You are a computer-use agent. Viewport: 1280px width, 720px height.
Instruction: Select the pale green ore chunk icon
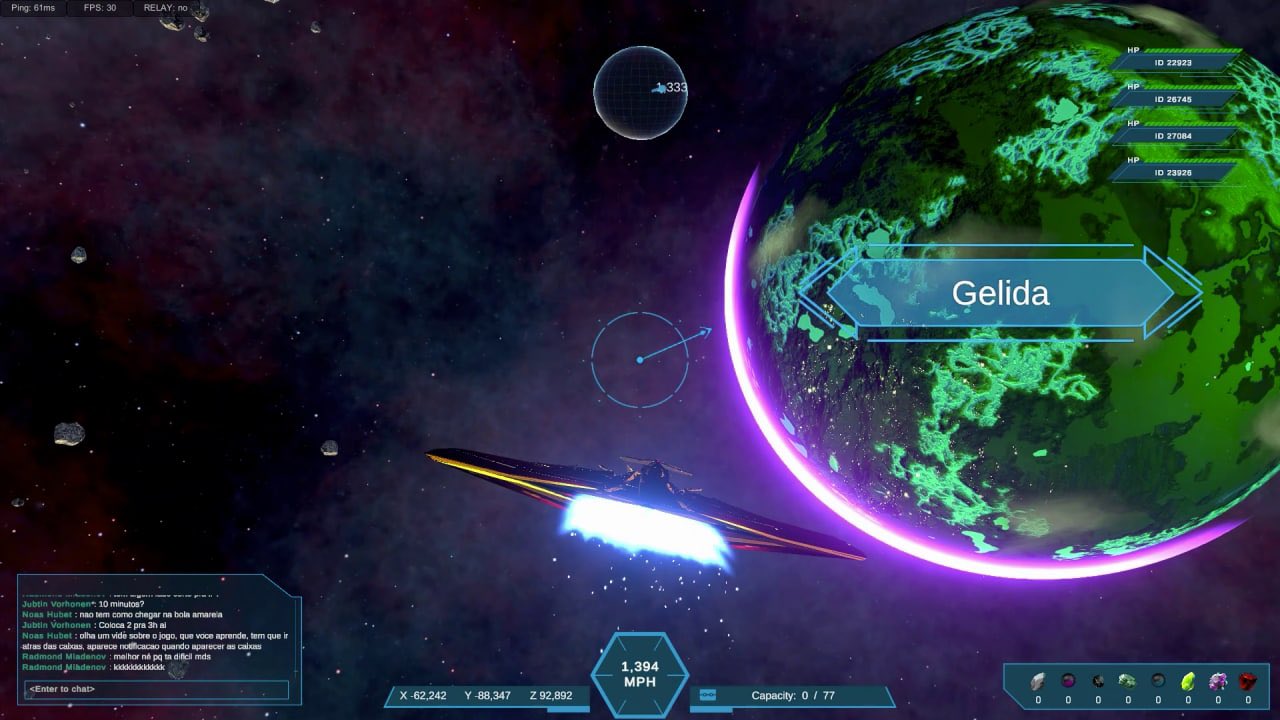pos(1127,681)
